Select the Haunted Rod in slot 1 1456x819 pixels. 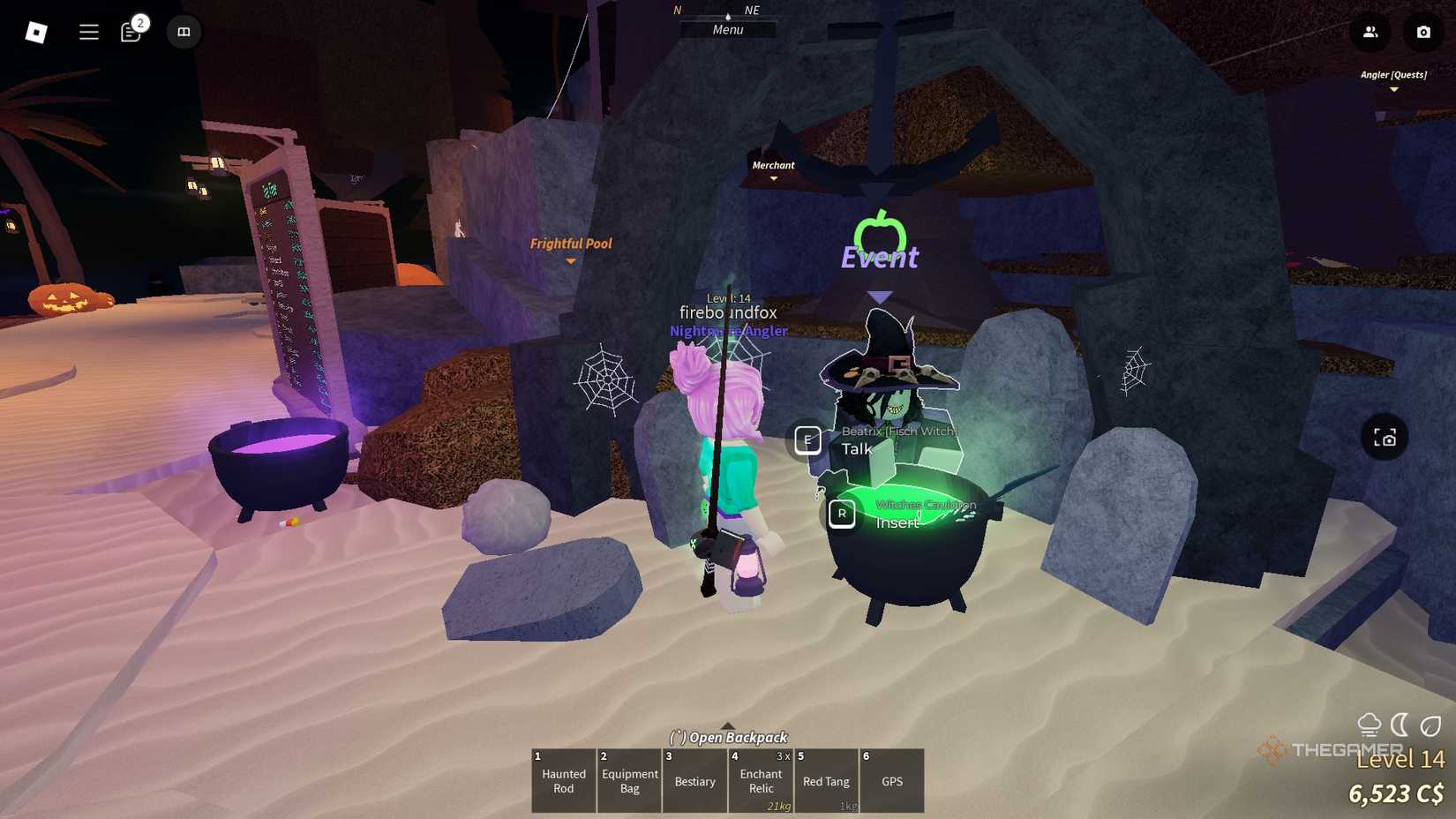pos(563,781)
